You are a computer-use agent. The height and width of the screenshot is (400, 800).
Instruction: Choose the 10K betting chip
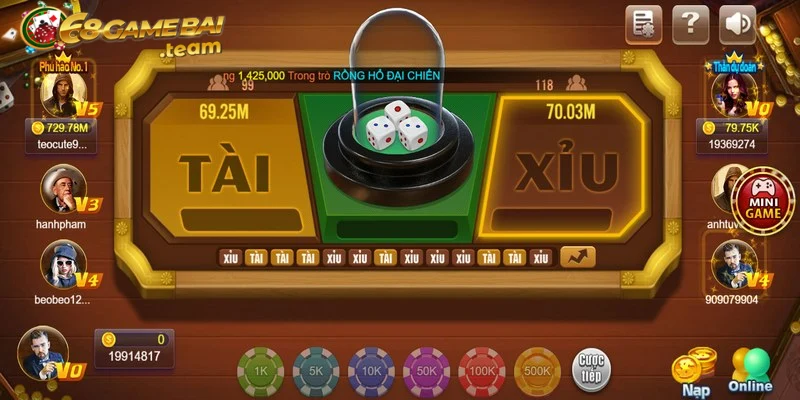(x=370, y=369)
